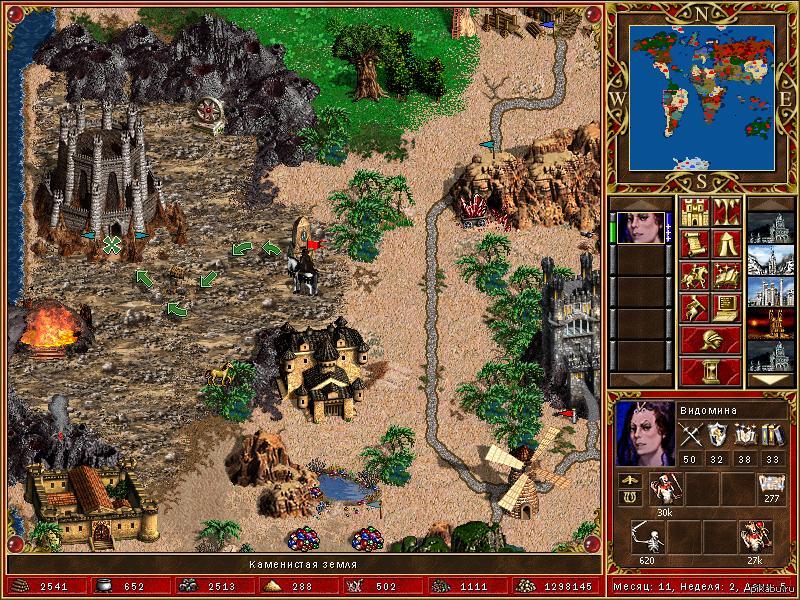Activate the move hero horseman button
The width and height of the screenshot is (800, 600).
coord(695,276)
